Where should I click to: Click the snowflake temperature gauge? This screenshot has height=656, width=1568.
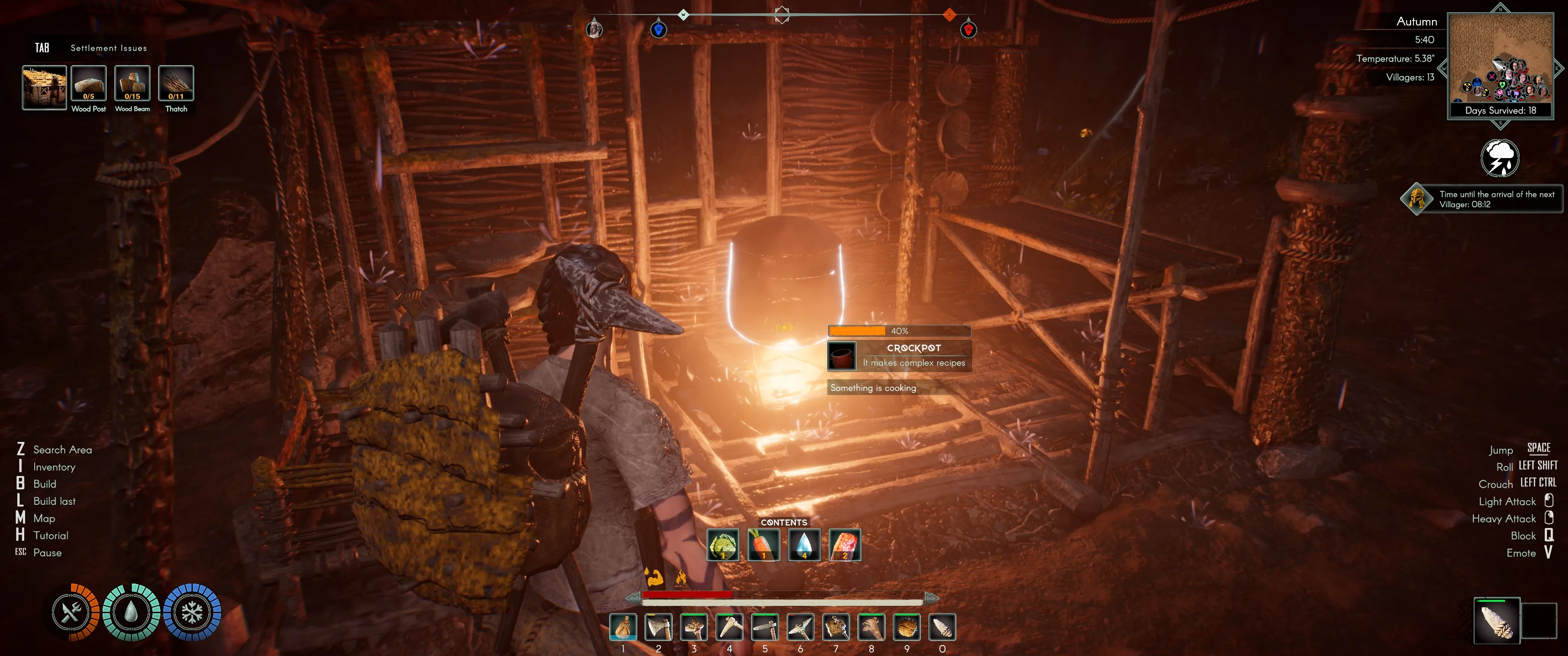tap(192, 612)
